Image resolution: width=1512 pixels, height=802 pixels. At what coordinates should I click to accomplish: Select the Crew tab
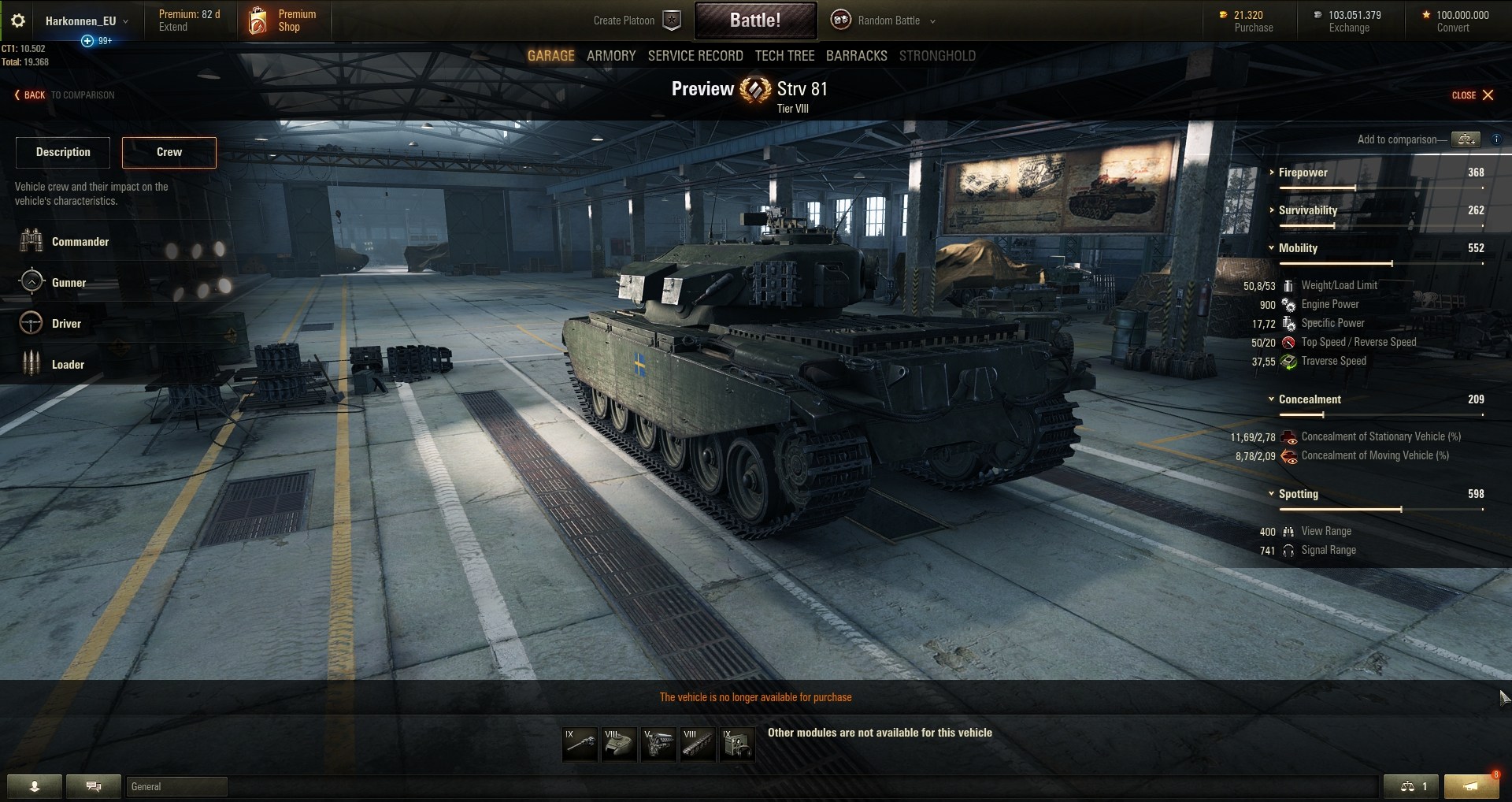click(169, 152)
